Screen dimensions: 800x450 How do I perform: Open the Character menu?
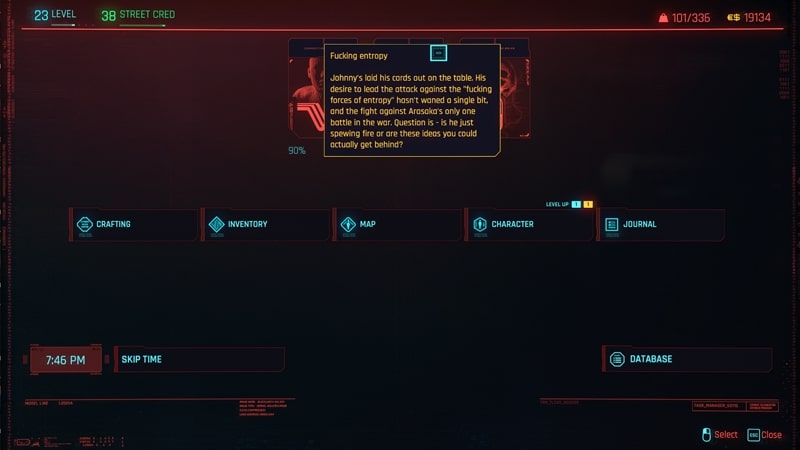[530, 224]
